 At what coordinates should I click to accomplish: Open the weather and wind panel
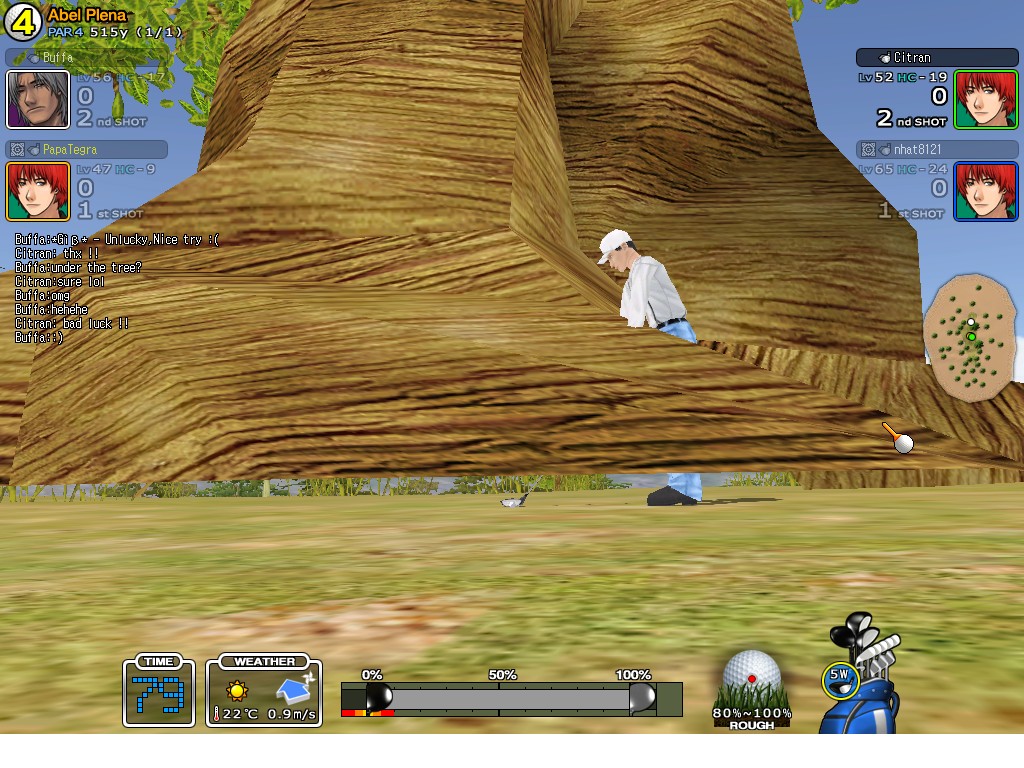[264, 692]
